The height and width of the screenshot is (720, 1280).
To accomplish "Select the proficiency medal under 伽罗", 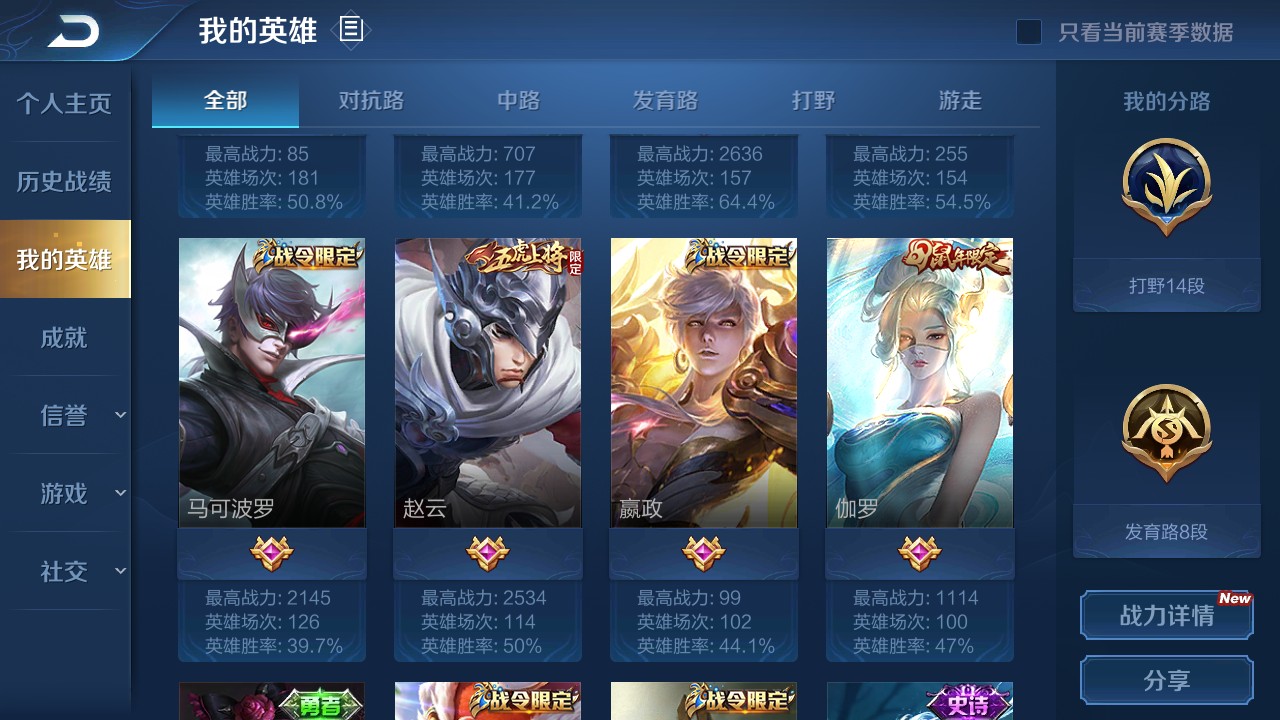I will [919, 551].
